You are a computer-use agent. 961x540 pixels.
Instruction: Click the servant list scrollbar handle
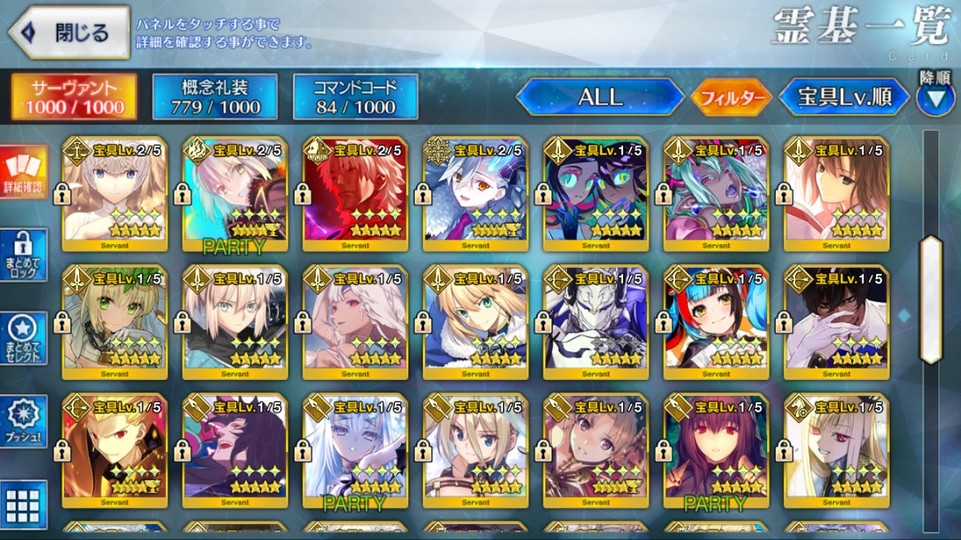(x=931, y=300)
